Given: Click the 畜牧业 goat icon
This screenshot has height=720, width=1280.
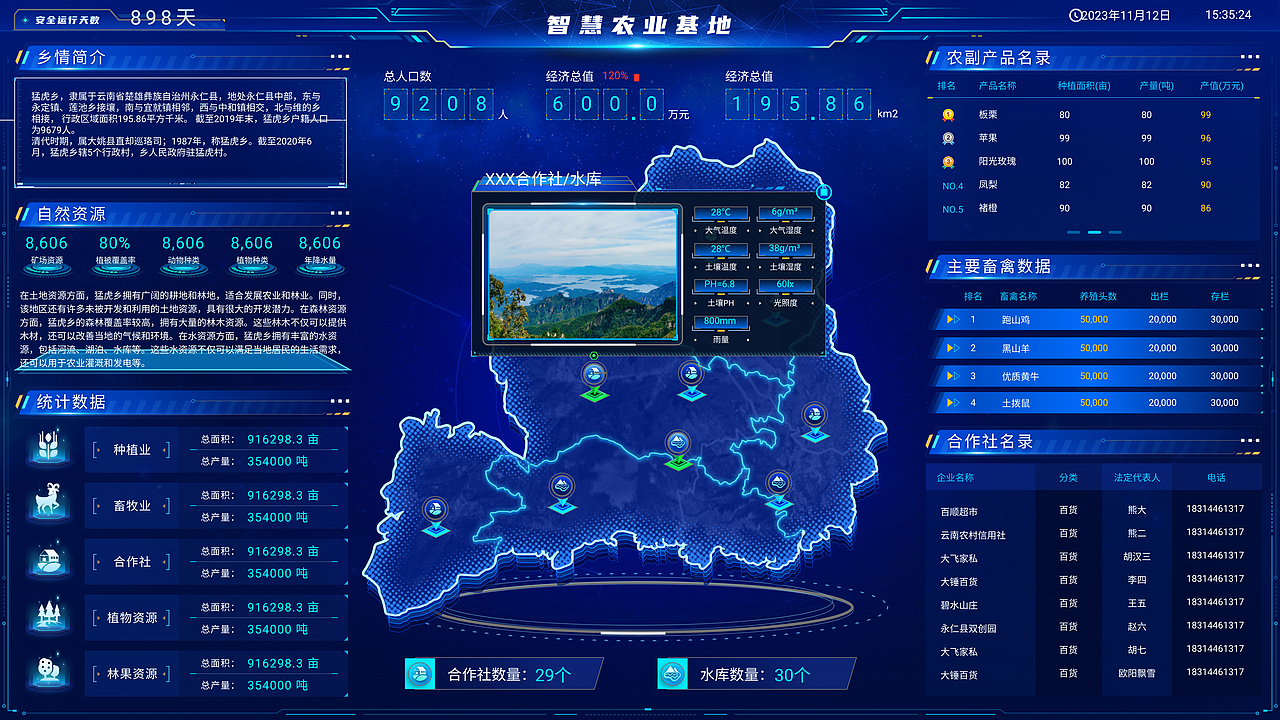Looking at the screenshot, I should click(x=48, y=504).
